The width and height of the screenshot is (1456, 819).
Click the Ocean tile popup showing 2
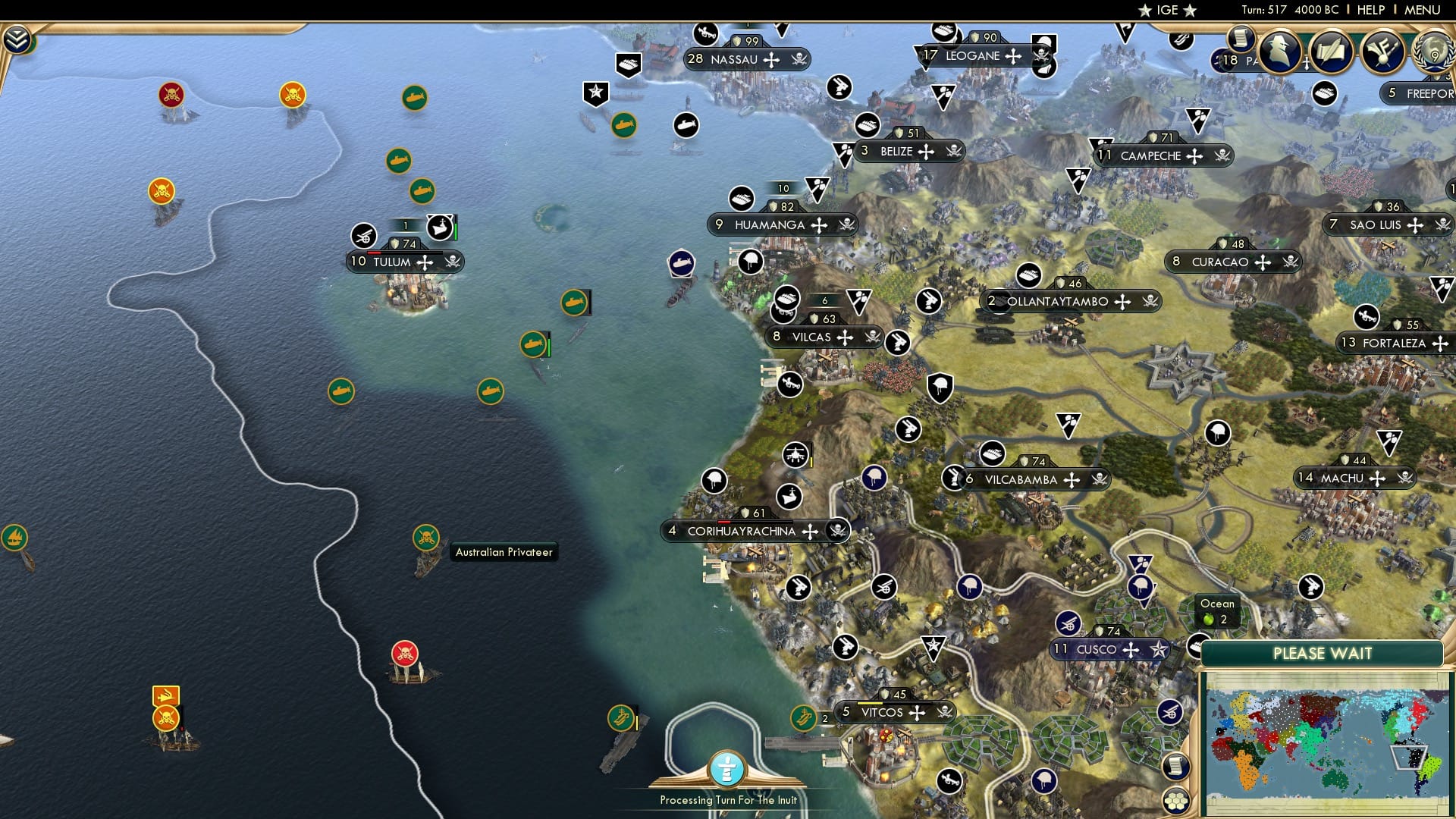[1216, 611]
